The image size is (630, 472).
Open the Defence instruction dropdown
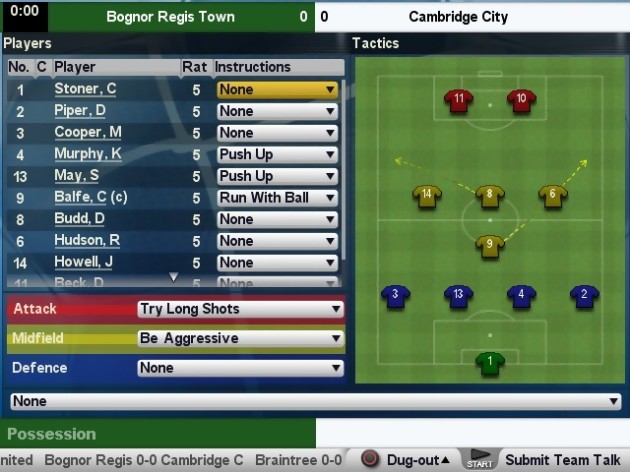[240, 368]
